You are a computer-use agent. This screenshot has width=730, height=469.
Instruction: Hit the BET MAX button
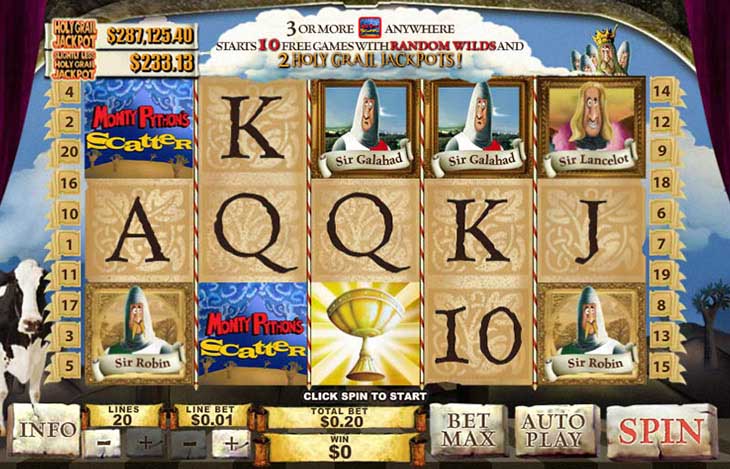pos(468,429)
